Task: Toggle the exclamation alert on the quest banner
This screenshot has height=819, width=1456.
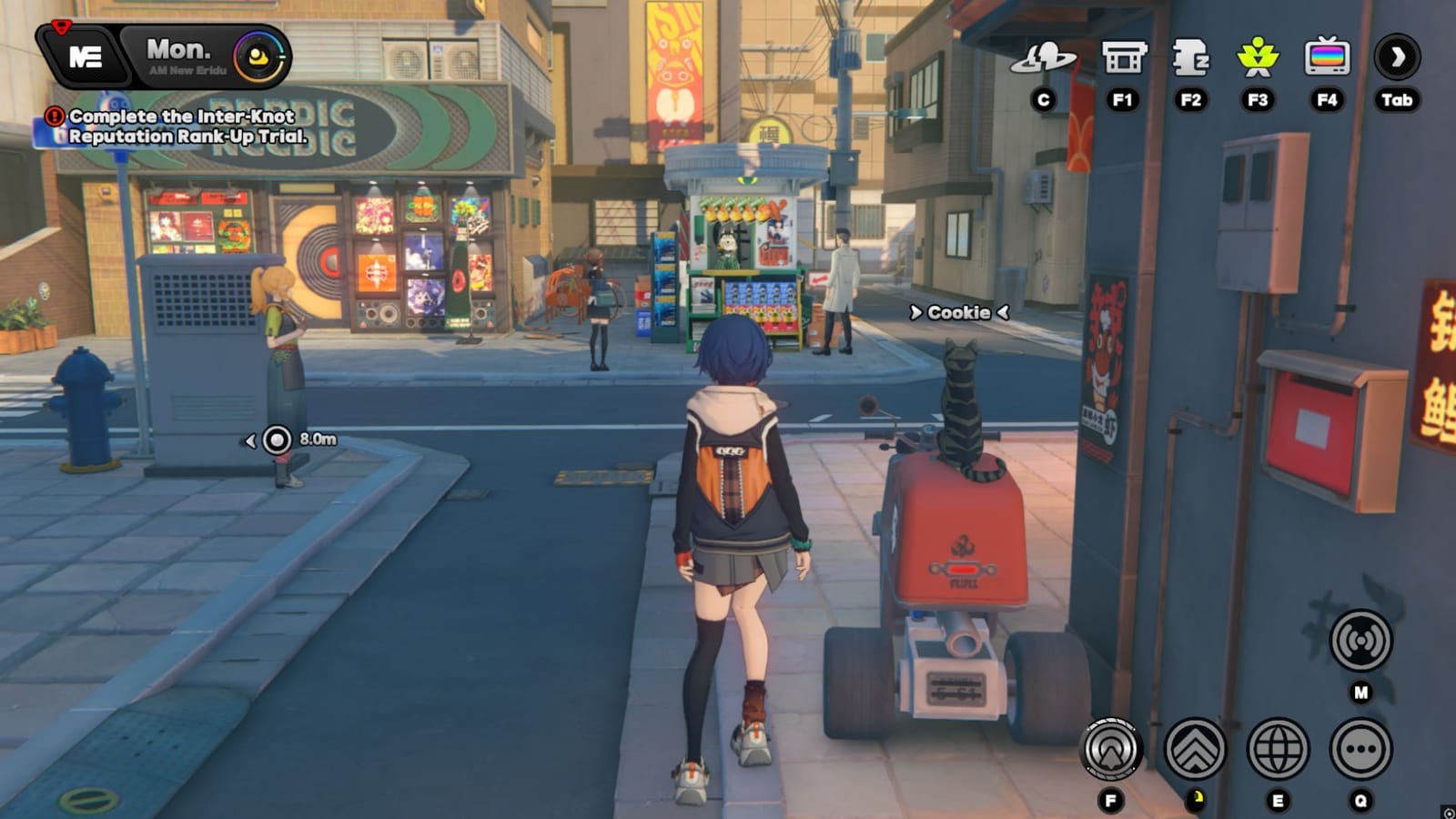Action: [53, 116]
